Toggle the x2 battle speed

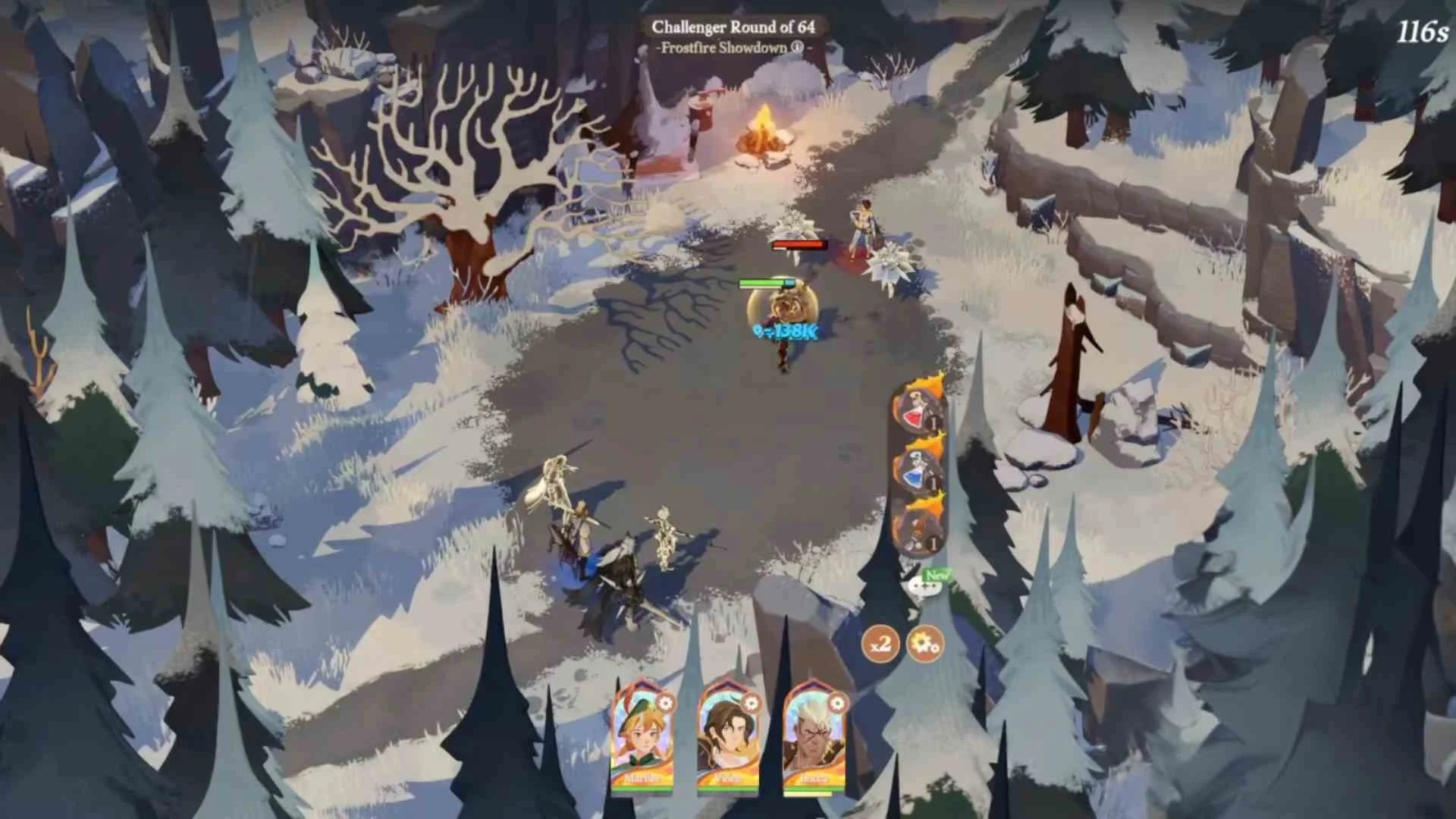(880, 645)
